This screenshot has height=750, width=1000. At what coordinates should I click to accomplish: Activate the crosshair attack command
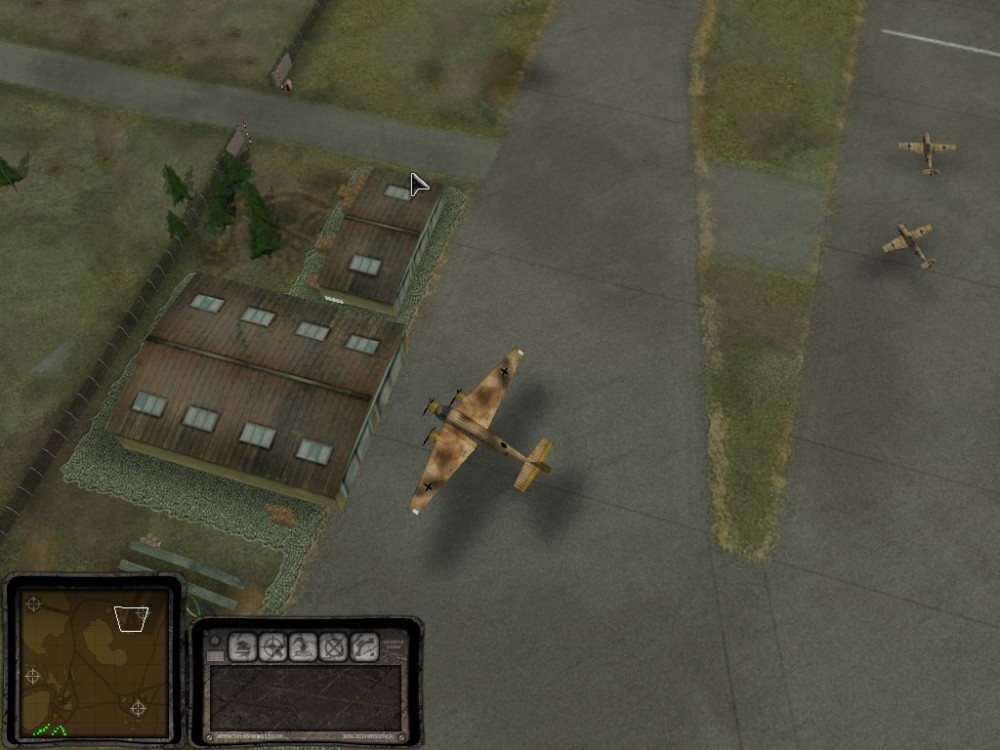tap(272, 648)
